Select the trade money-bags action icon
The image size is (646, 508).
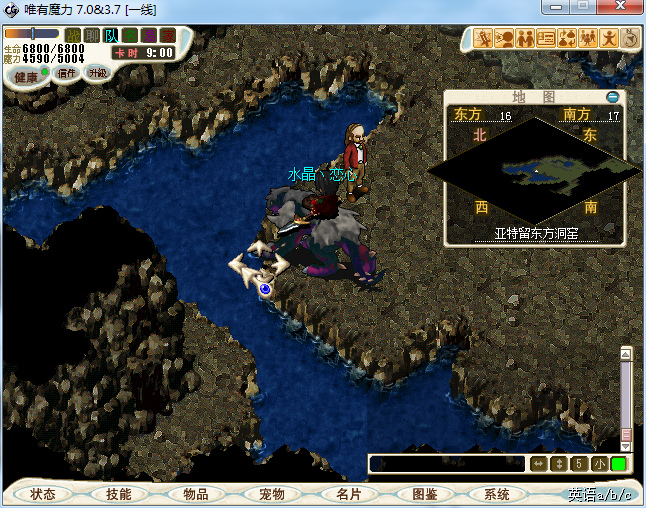pyautogui.click(x=566, y=39)
